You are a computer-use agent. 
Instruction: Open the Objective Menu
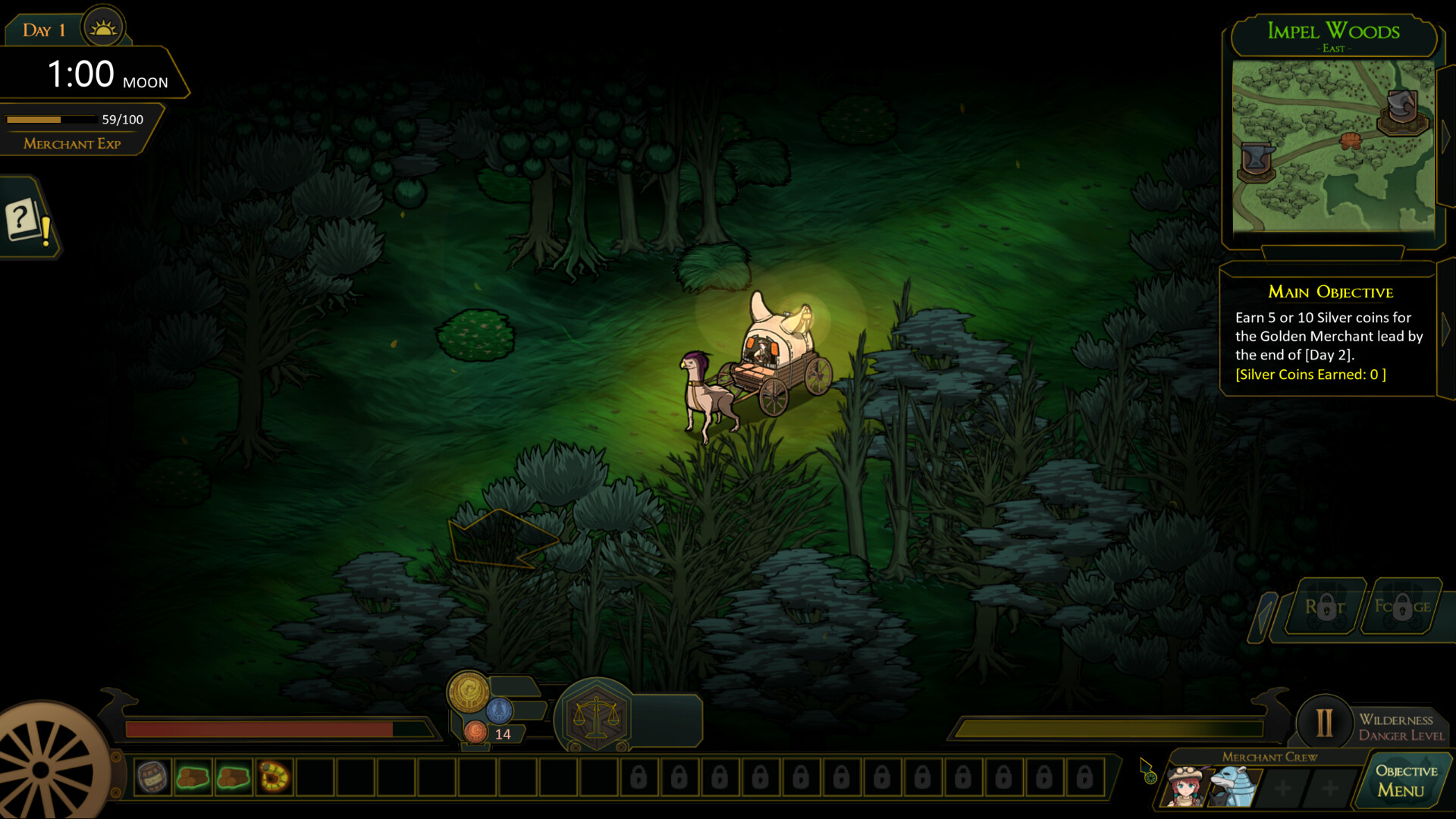pyautogui.click(x=1405, y=781)
